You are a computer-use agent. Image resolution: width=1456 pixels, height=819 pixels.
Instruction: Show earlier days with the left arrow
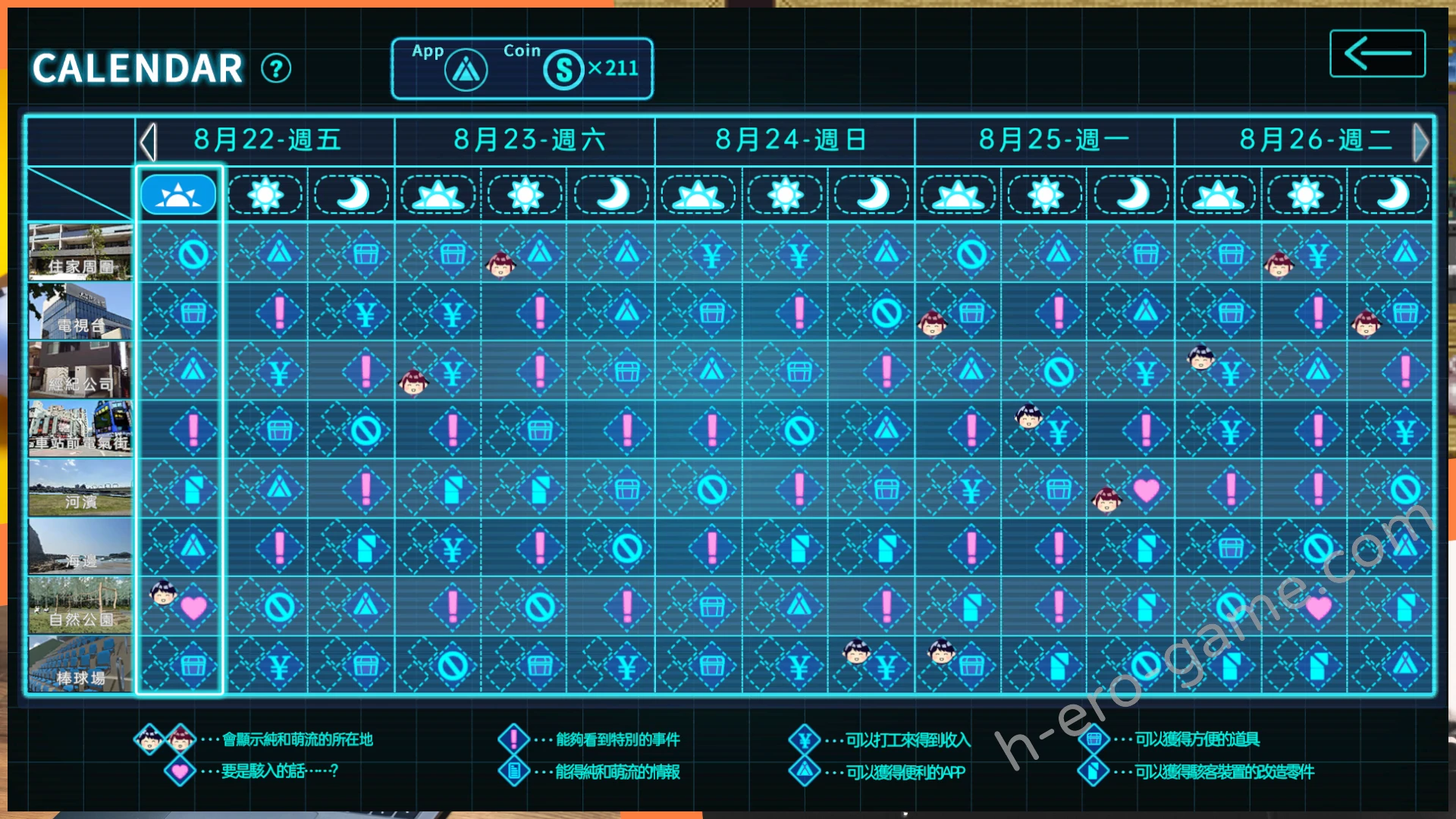tap(148, 142)
